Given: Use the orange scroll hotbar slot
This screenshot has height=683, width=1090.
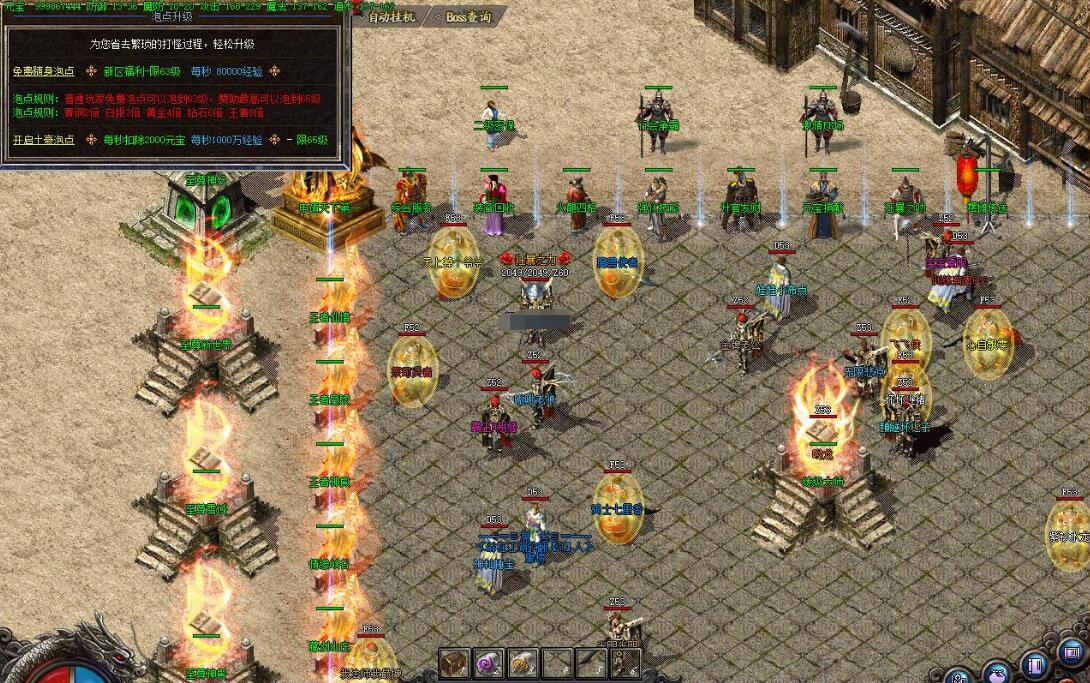Looking at the screenshot, I should [x=523, y=663].
